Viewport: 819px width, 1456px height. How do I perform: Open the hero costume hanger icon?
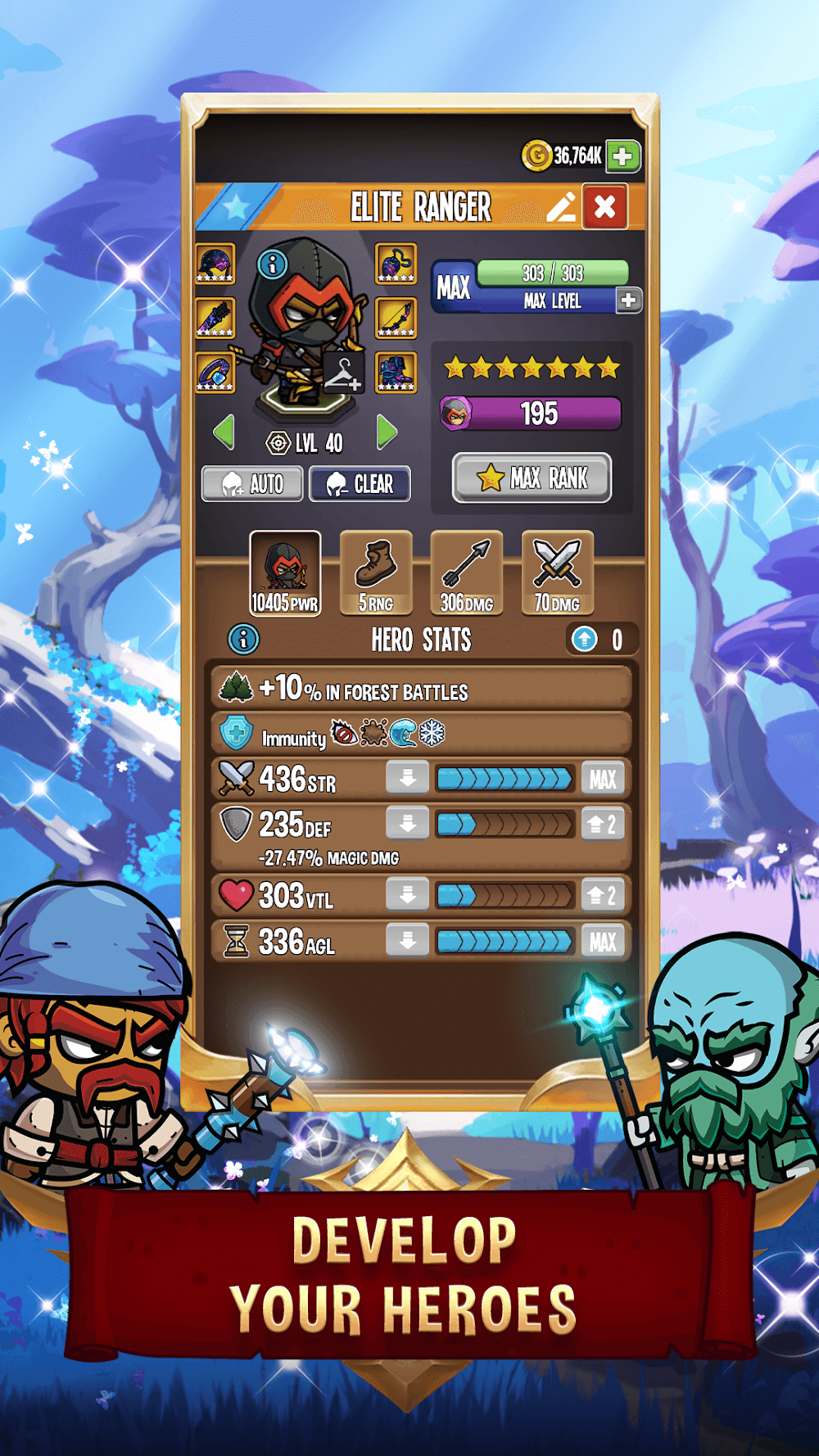[343, 374]
